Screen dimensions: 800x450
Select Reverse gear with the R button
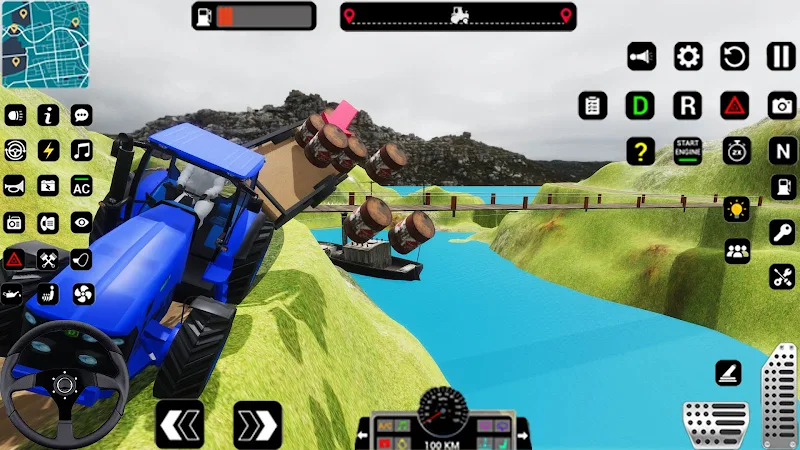688,105
